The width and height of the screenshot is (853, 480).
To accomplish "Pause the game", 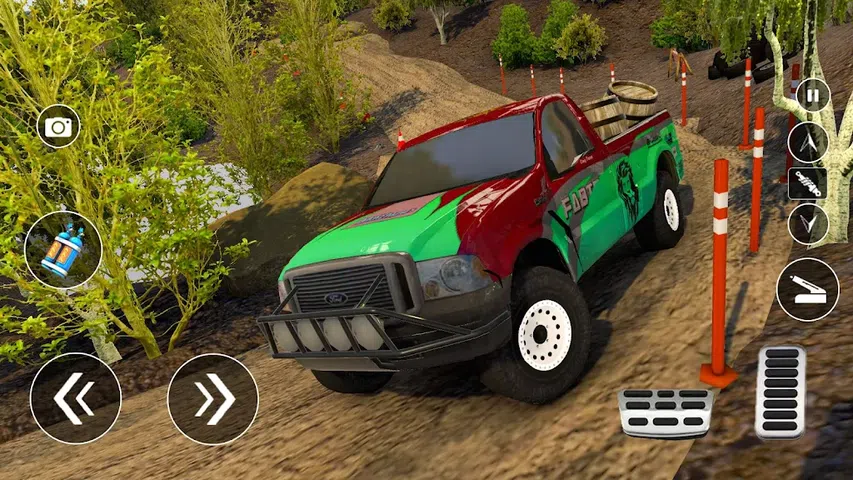I will click(812, 96).
